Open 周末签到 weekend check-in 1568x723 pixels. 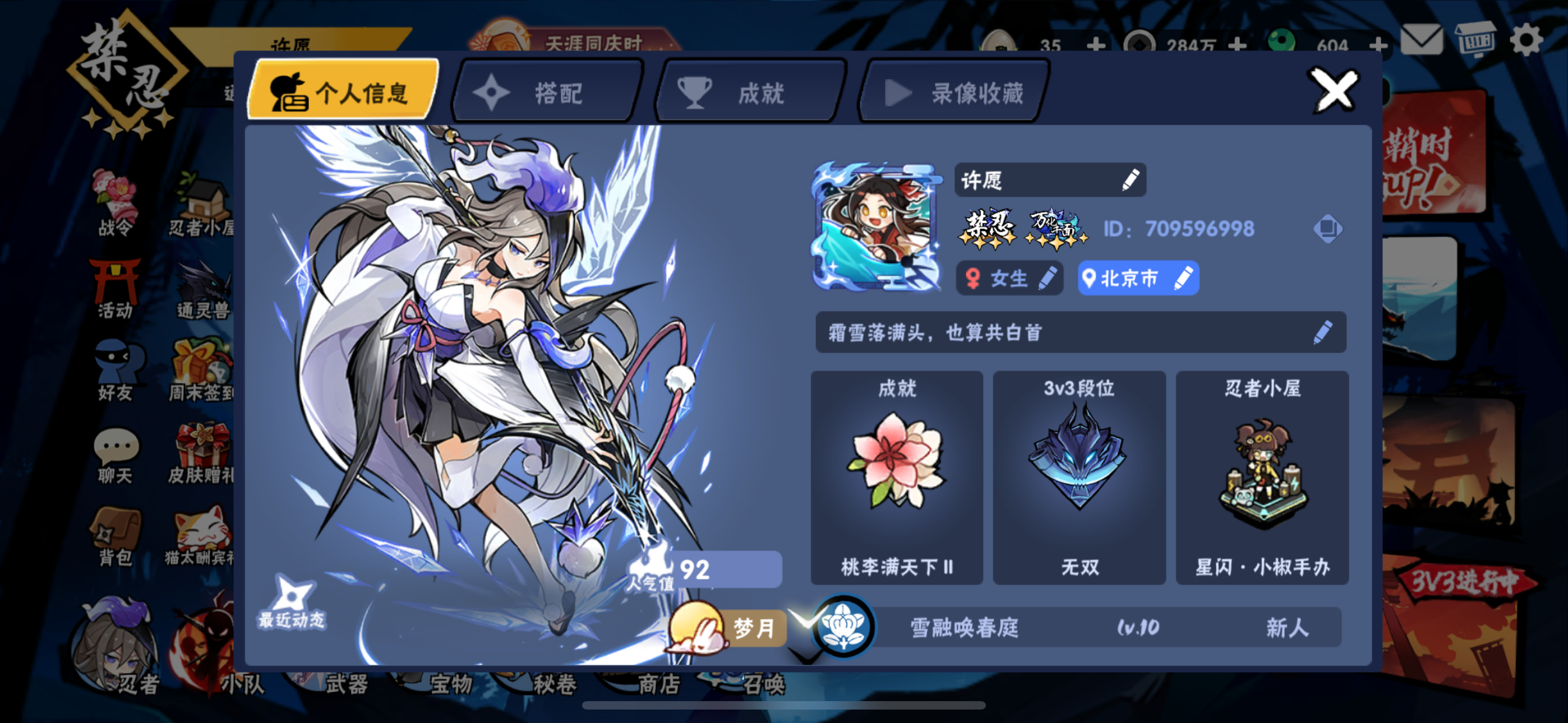201,371
